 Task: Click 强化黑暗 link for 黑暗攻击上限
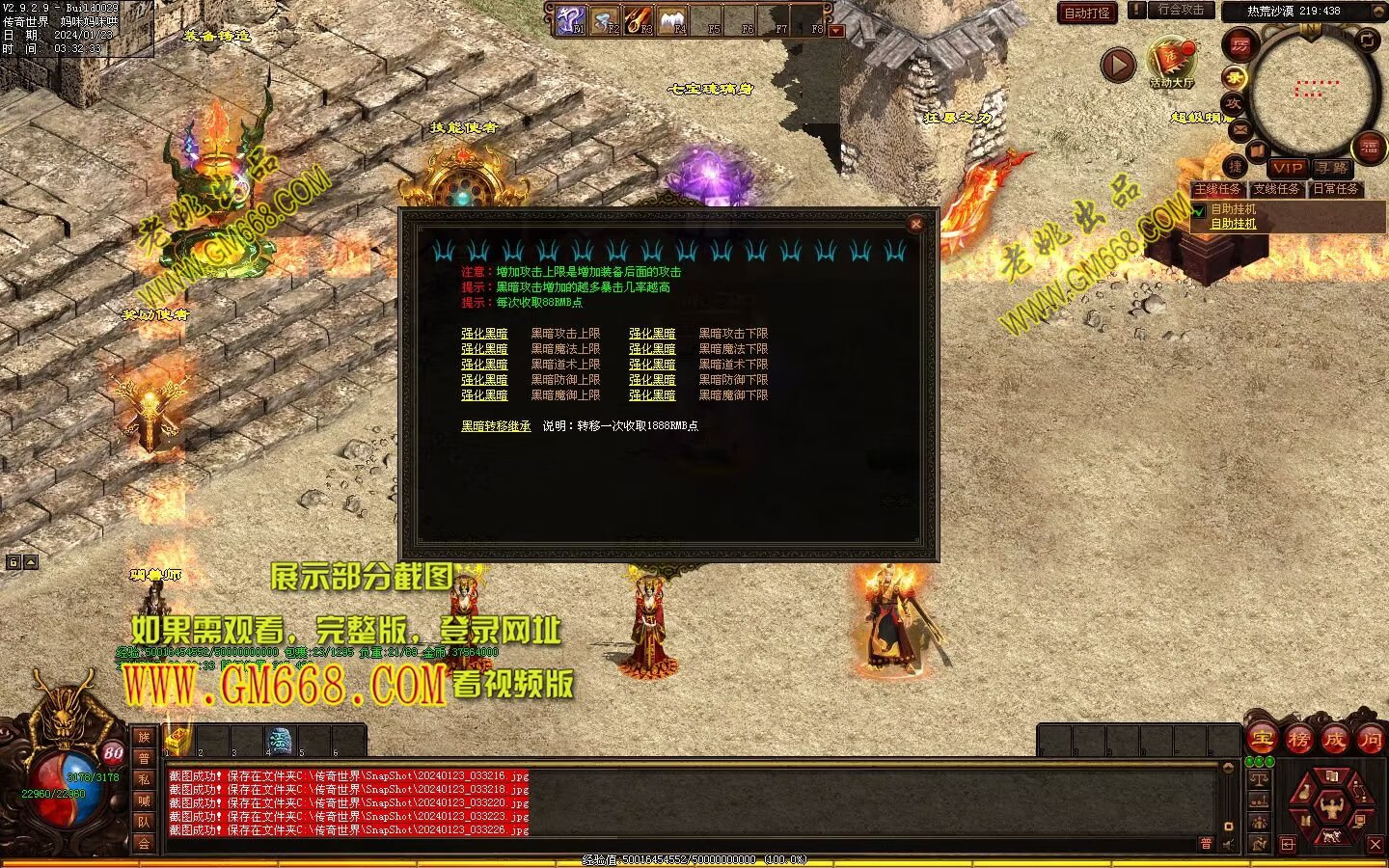pos(484,334)
